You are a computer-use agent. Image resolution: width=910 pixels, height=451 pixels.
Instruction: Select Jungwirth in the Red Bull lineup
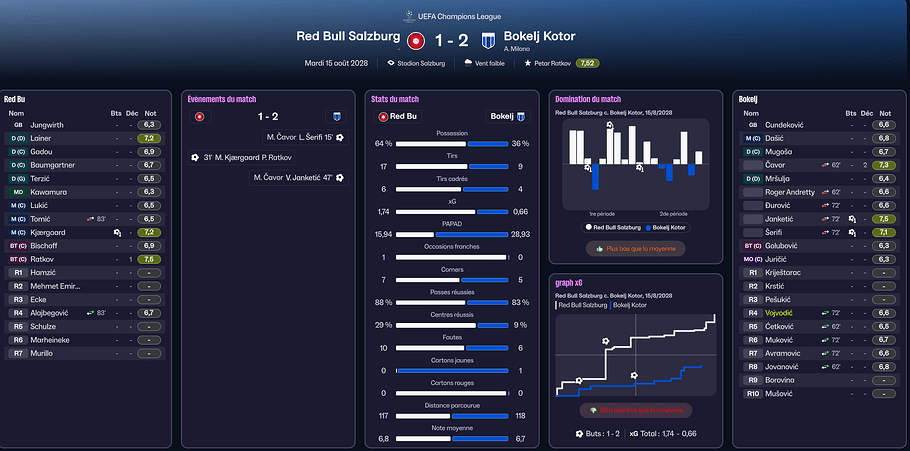tap(46, 125)
